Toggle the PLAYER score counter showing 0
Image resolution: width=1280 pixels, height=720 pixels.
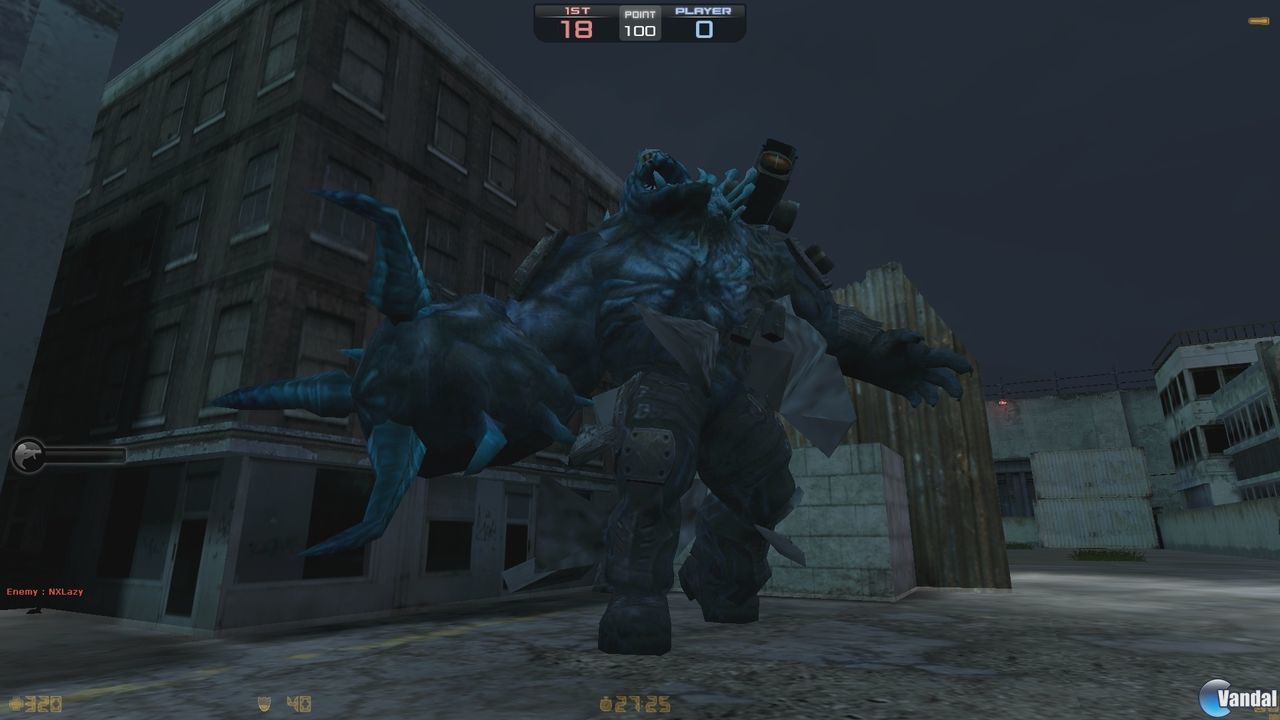(x=702, y=29)
